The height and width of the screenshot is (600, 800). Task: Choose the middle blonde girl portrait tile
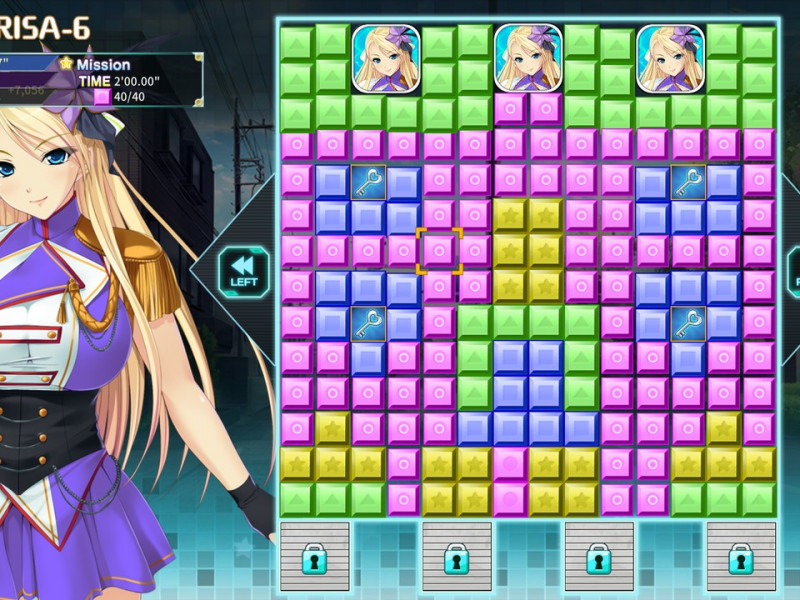(x=528, y=58)
